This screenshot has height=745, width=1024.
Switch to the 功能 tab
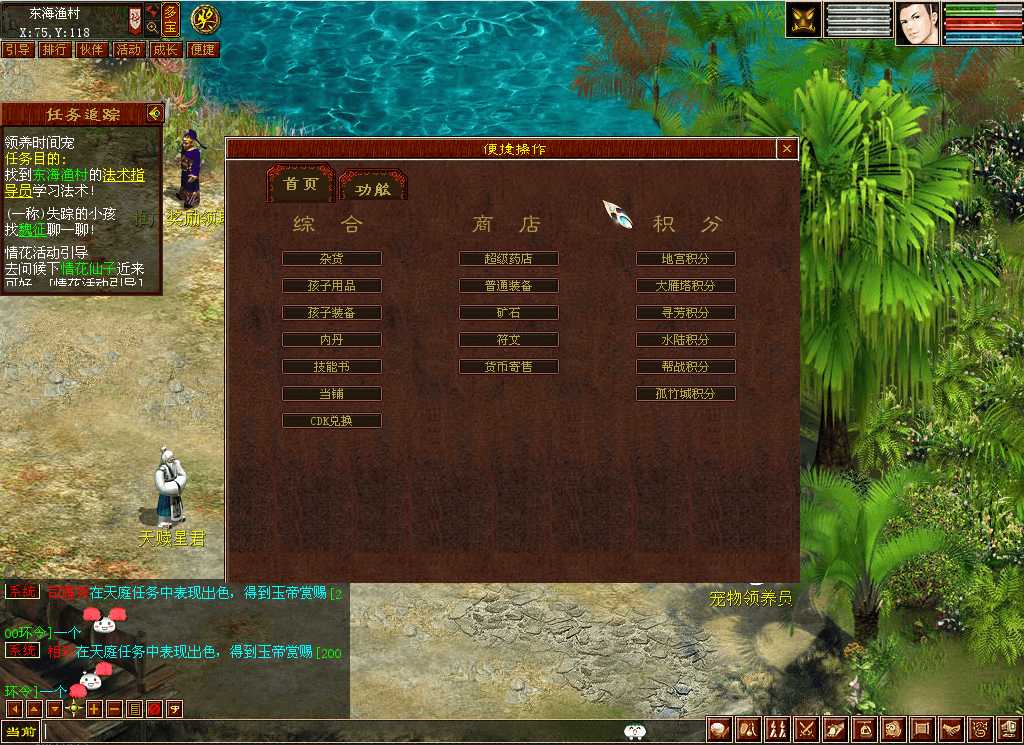click(x=372, y=187)
